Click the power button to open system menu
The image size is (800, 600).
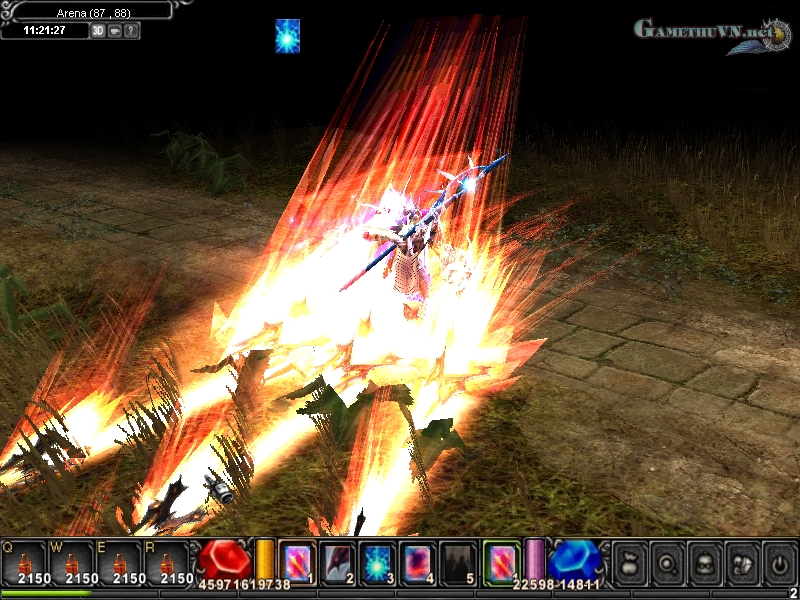coord(779,562)
